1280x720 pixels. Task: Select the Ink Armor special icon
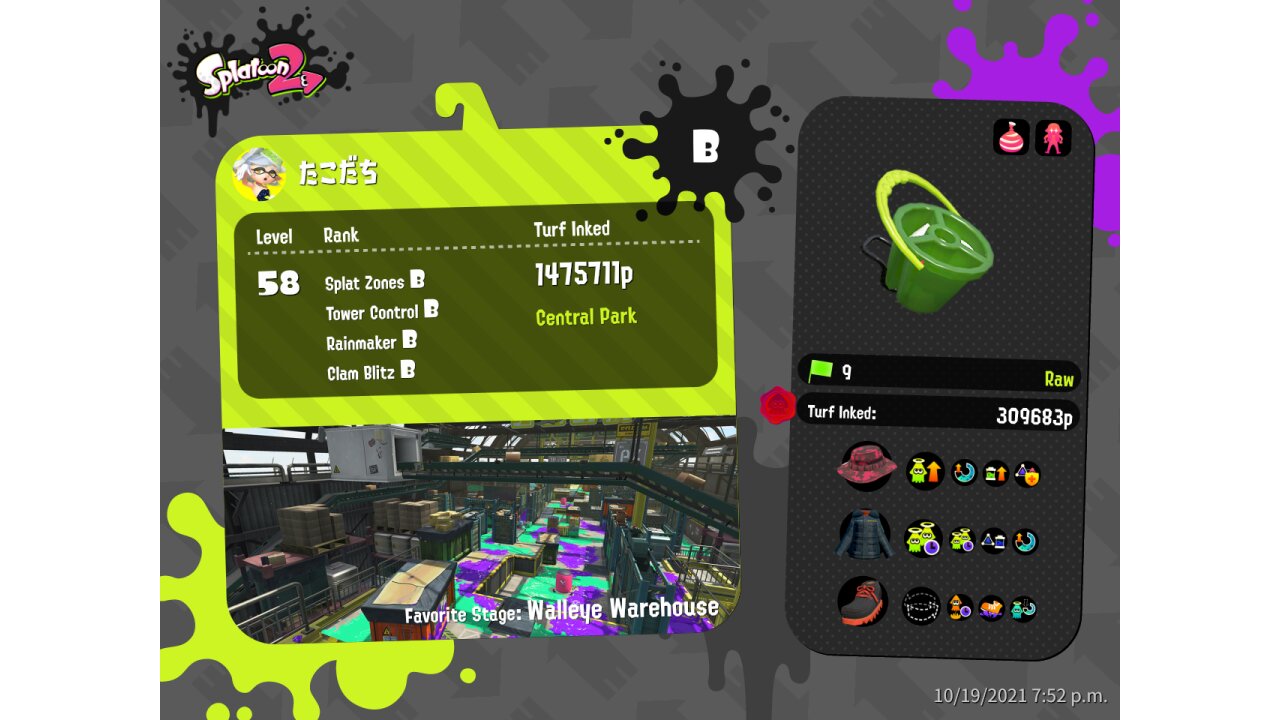pos(1053,138)
